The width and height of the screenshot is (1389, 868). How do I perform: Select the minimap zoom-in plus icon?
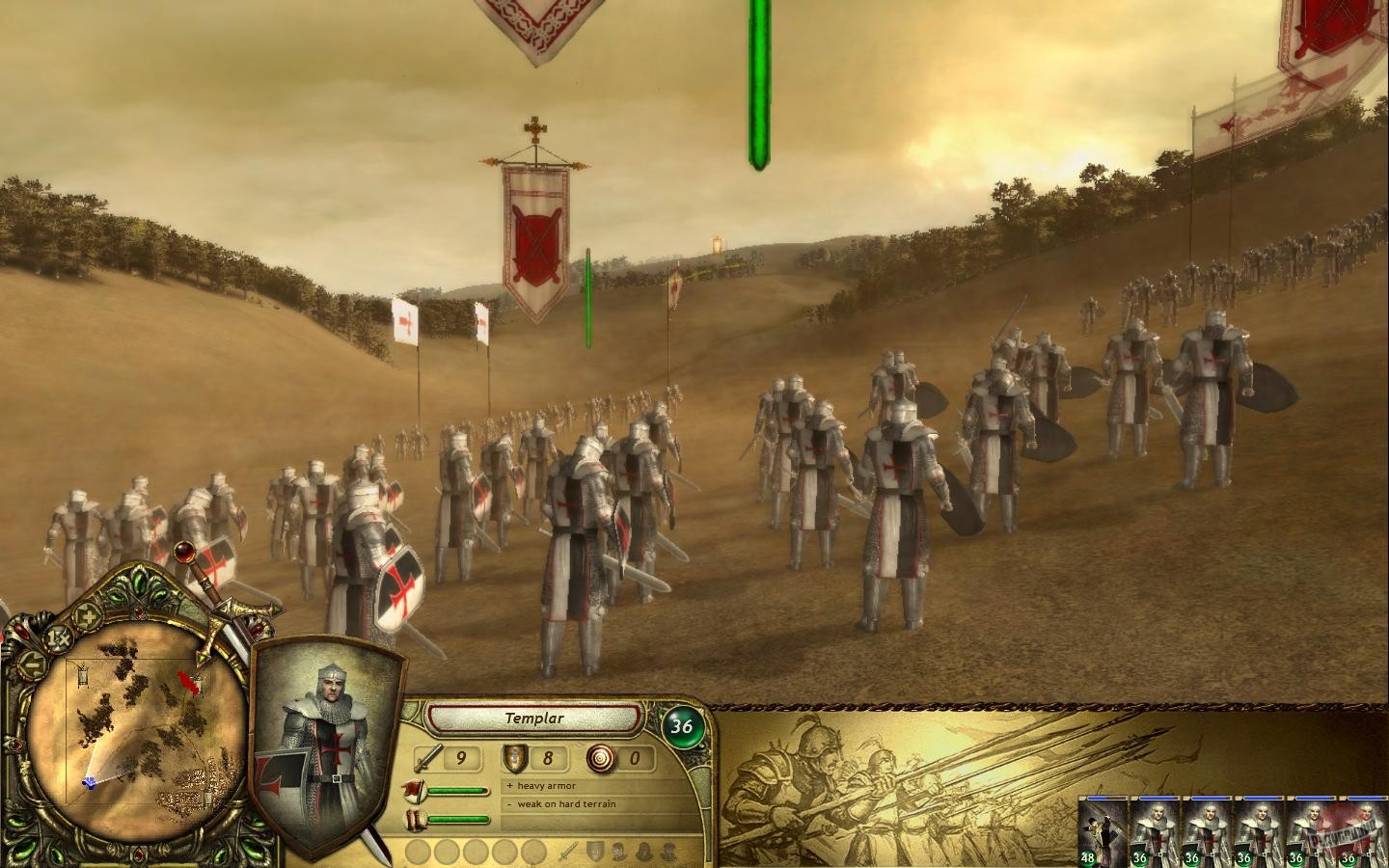[x=87, y=617]
